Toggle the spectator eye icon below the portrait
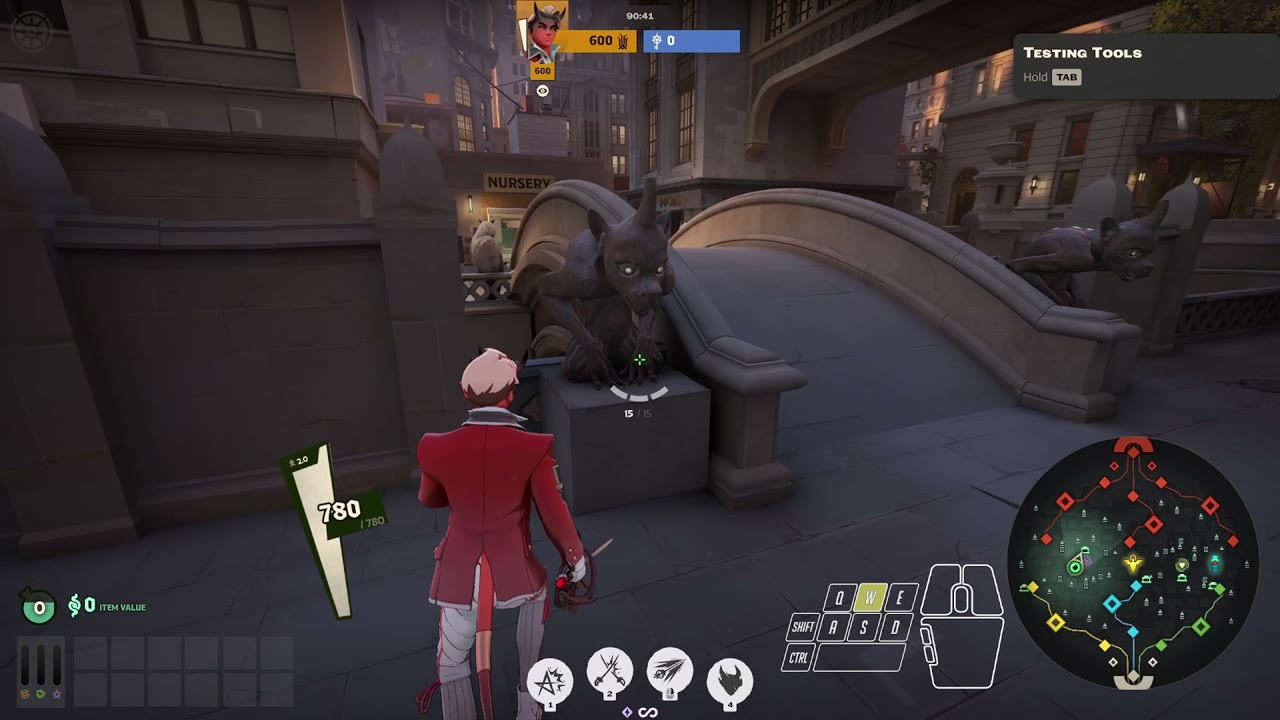The width and height of the screenshot is (1280, 720). click(x=542, y=90)
